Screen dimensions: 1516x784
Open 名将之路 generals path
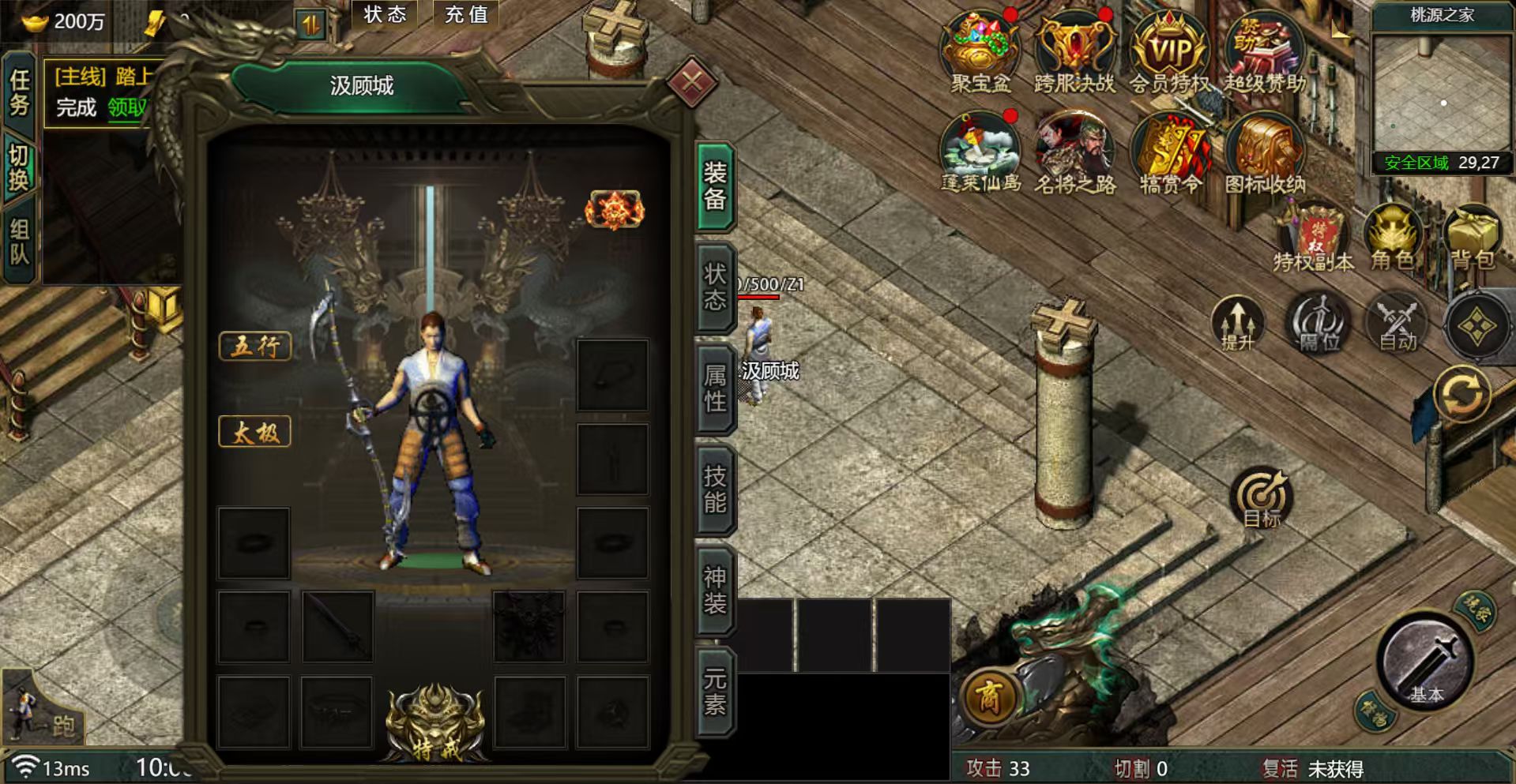pyautogui.click(x=1074, y=152)
